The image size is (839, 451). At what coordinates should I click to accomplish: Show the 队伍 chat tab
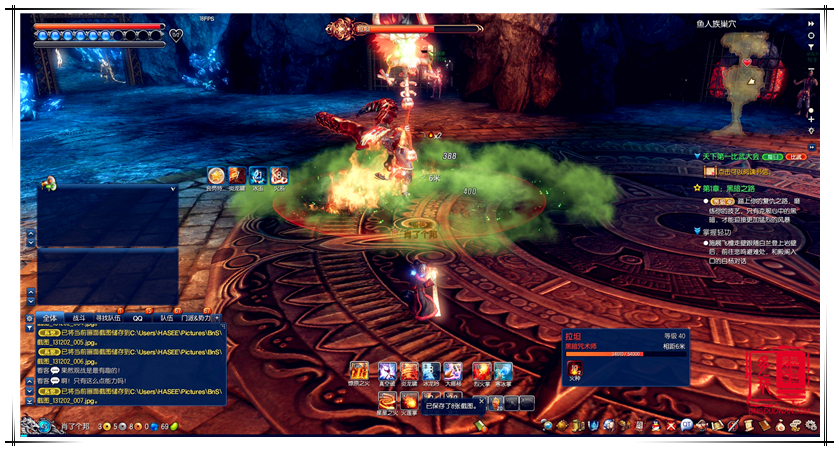[167, 318]
